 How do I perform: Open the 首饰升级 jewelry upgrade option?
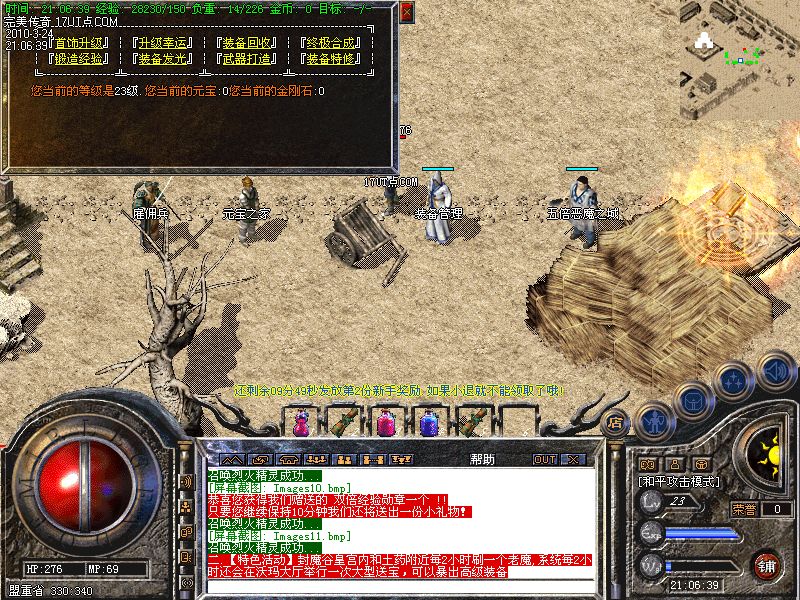click(x=82, y=44)
